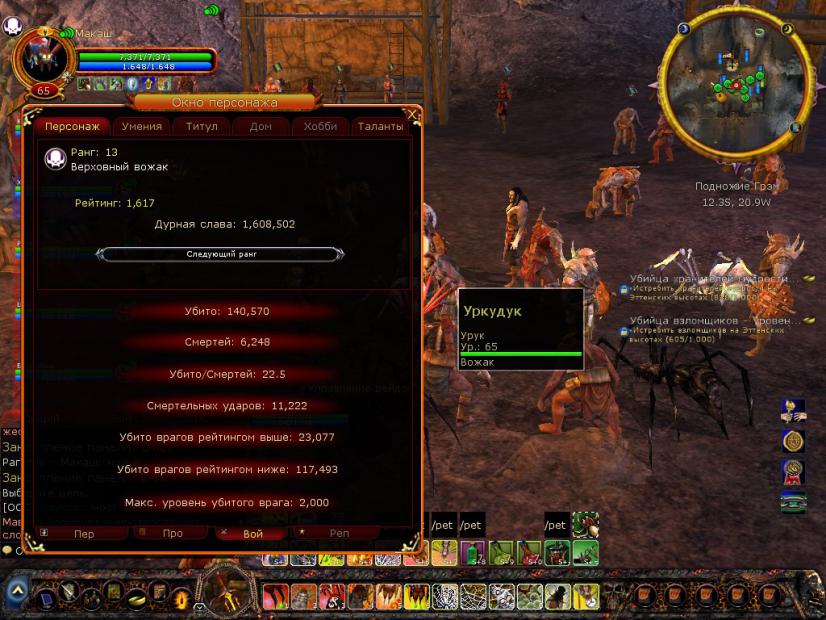826x620 pixels.
Task: Switch to the Умения tab
Action: pyautogui.click(x=142, y=127)
